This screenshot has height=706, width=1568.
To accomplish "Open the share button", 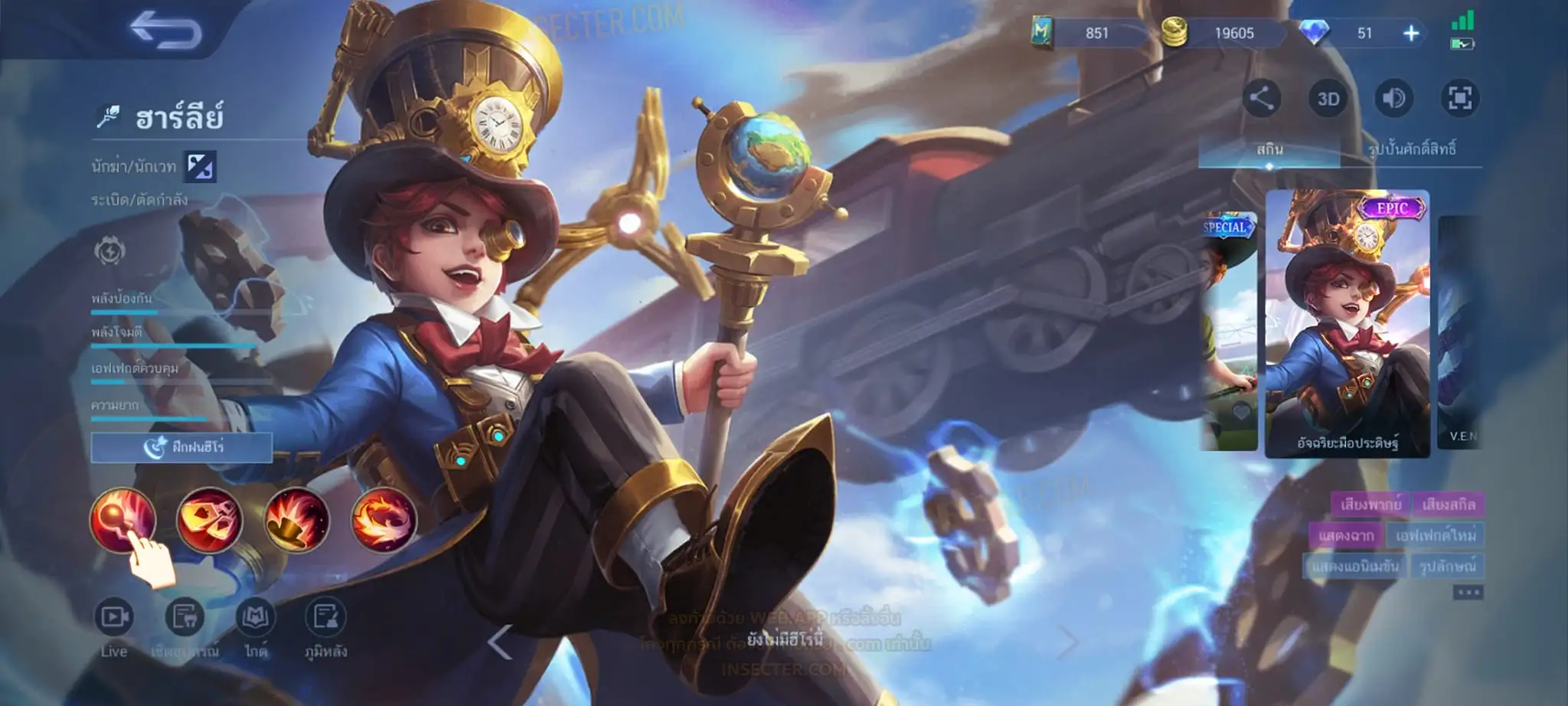I will 1261,98.
